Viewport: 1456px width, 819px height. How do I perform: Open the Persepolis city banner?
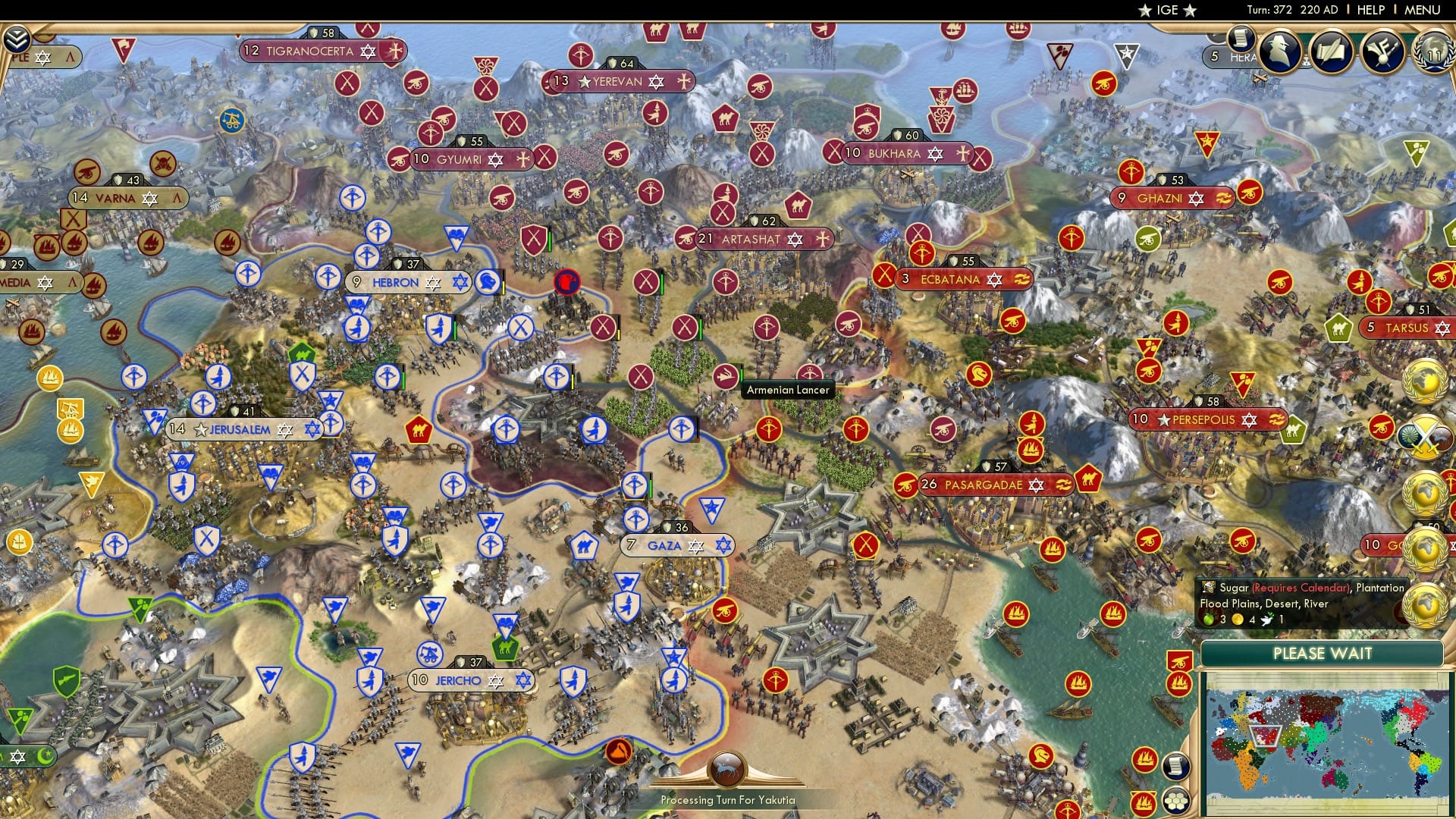tap(1206, 419)
